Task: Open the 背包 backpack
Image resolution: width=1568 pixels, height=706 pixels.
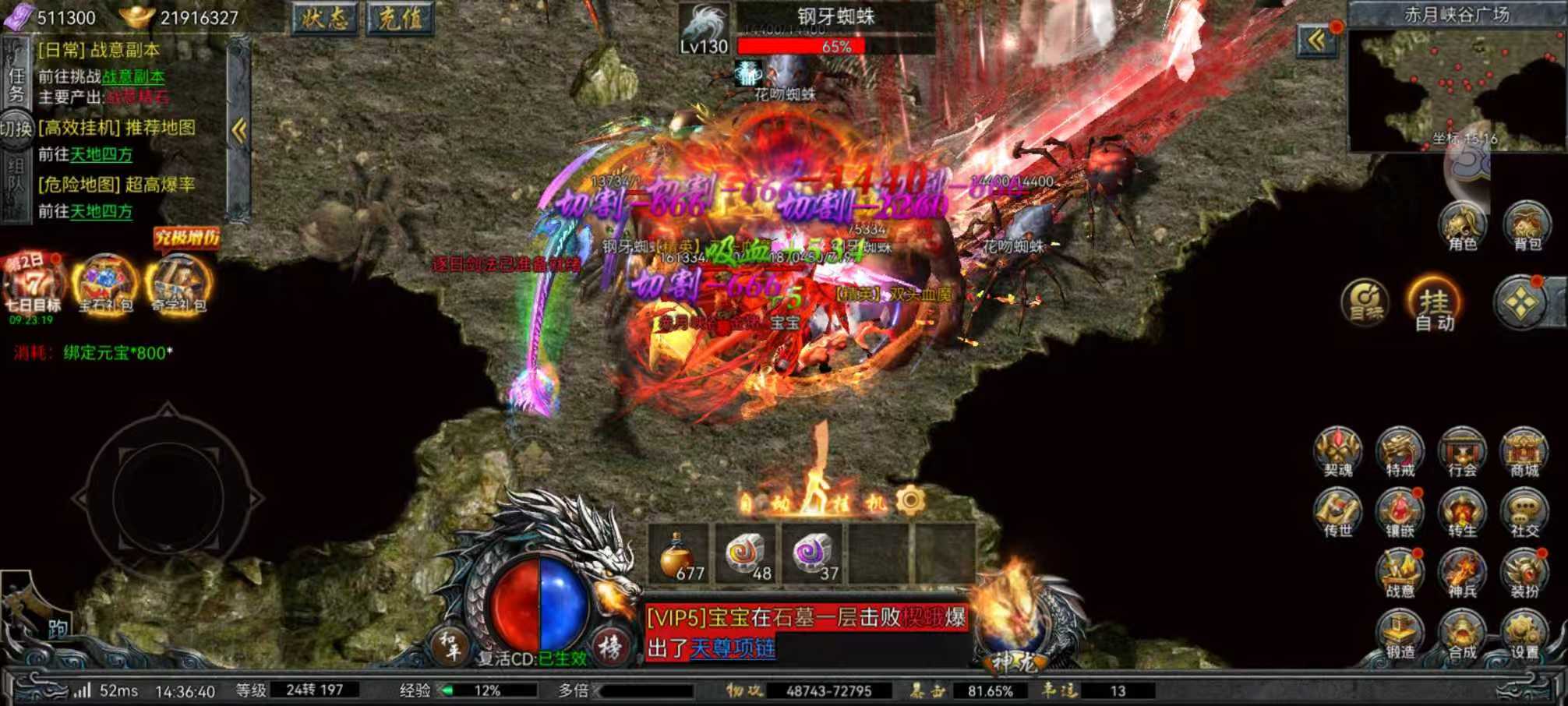Action: [x=1527, y=226]
